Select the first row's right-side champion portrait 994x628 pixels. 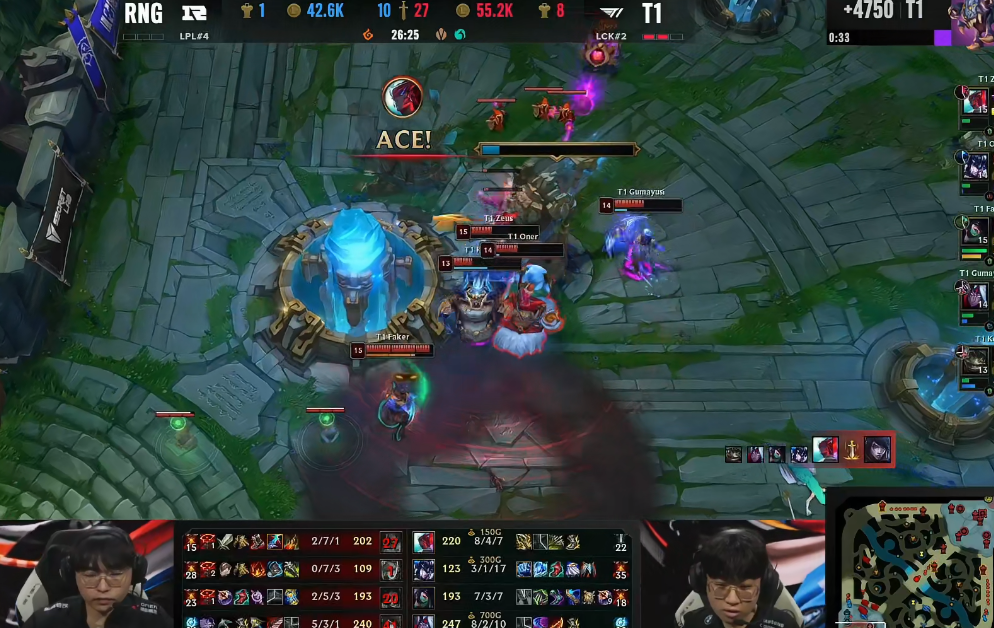pos(424,542)
